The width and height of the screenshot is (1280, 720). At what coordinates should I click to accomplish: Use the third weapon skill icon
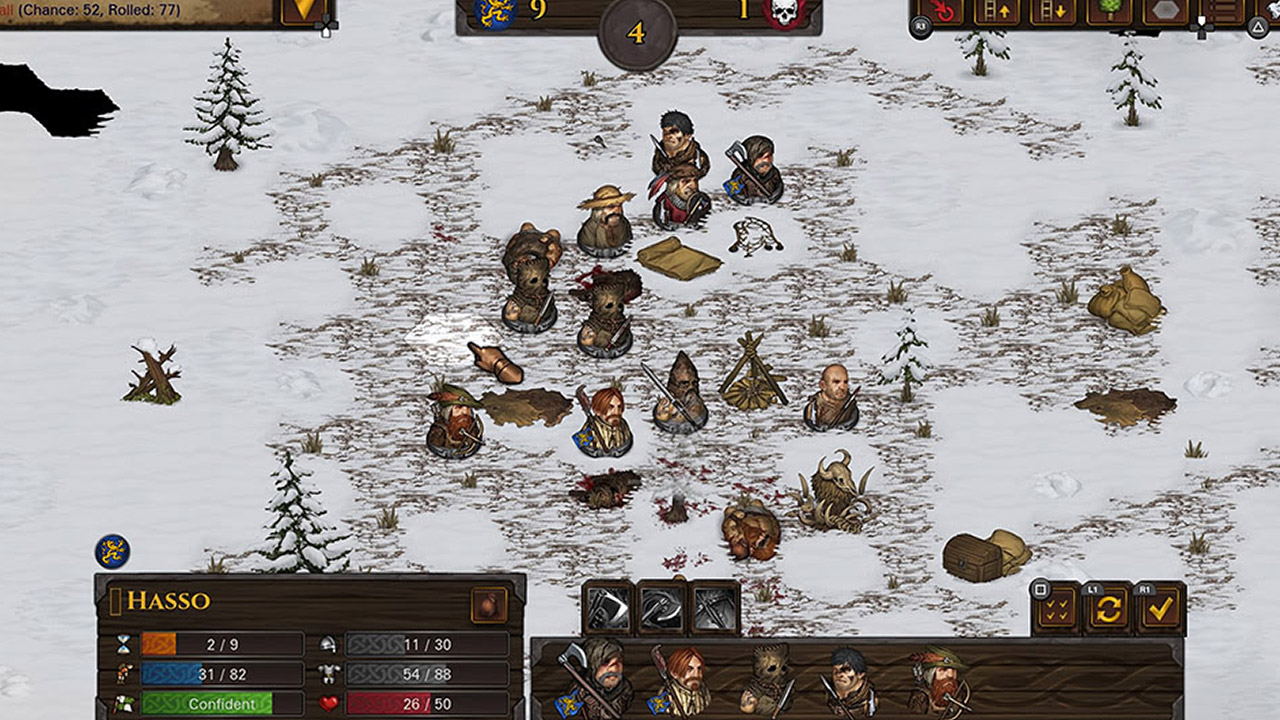pos(716,607)
